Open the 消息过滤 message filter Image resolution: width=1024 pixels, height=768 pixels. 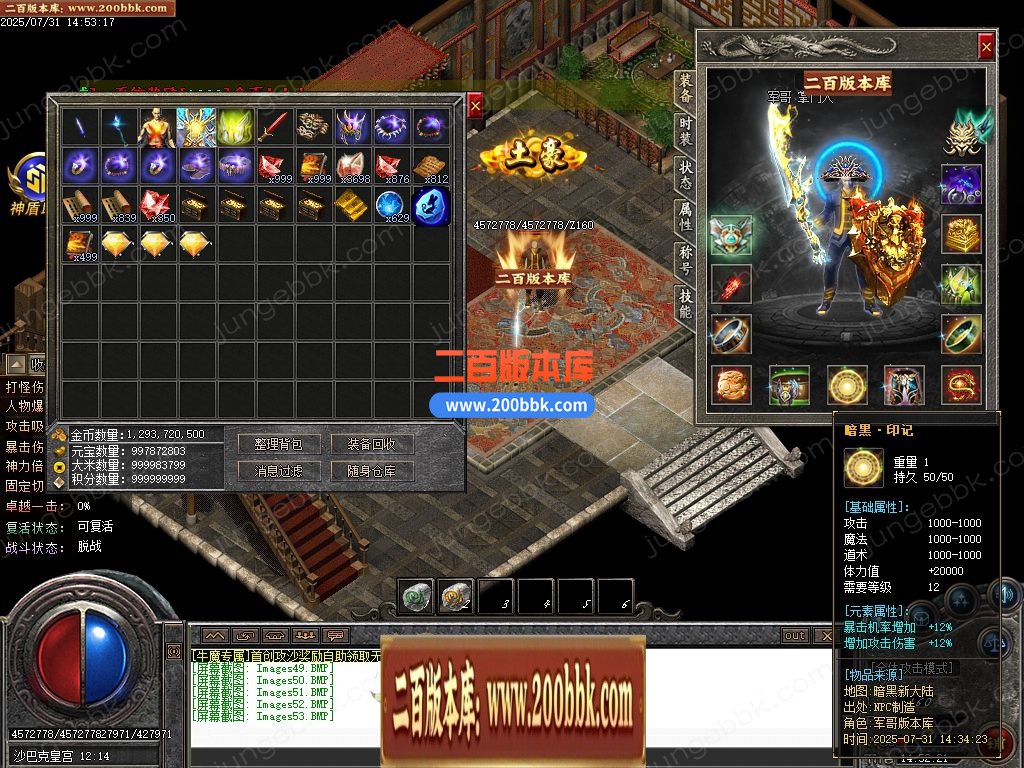(x=278, y=471)
